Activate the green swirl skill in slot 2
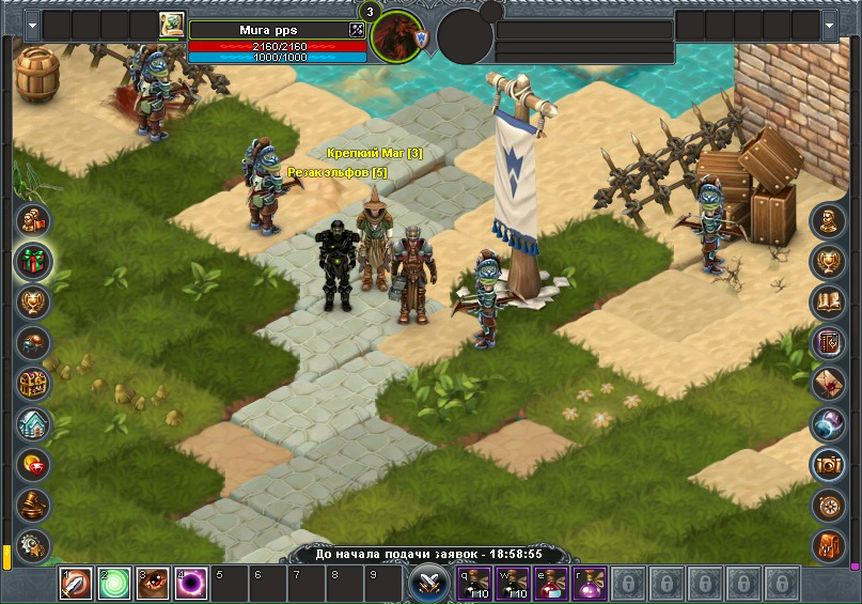Image resolution: width=862 pixels, height=604 pixels. [115, 583]
